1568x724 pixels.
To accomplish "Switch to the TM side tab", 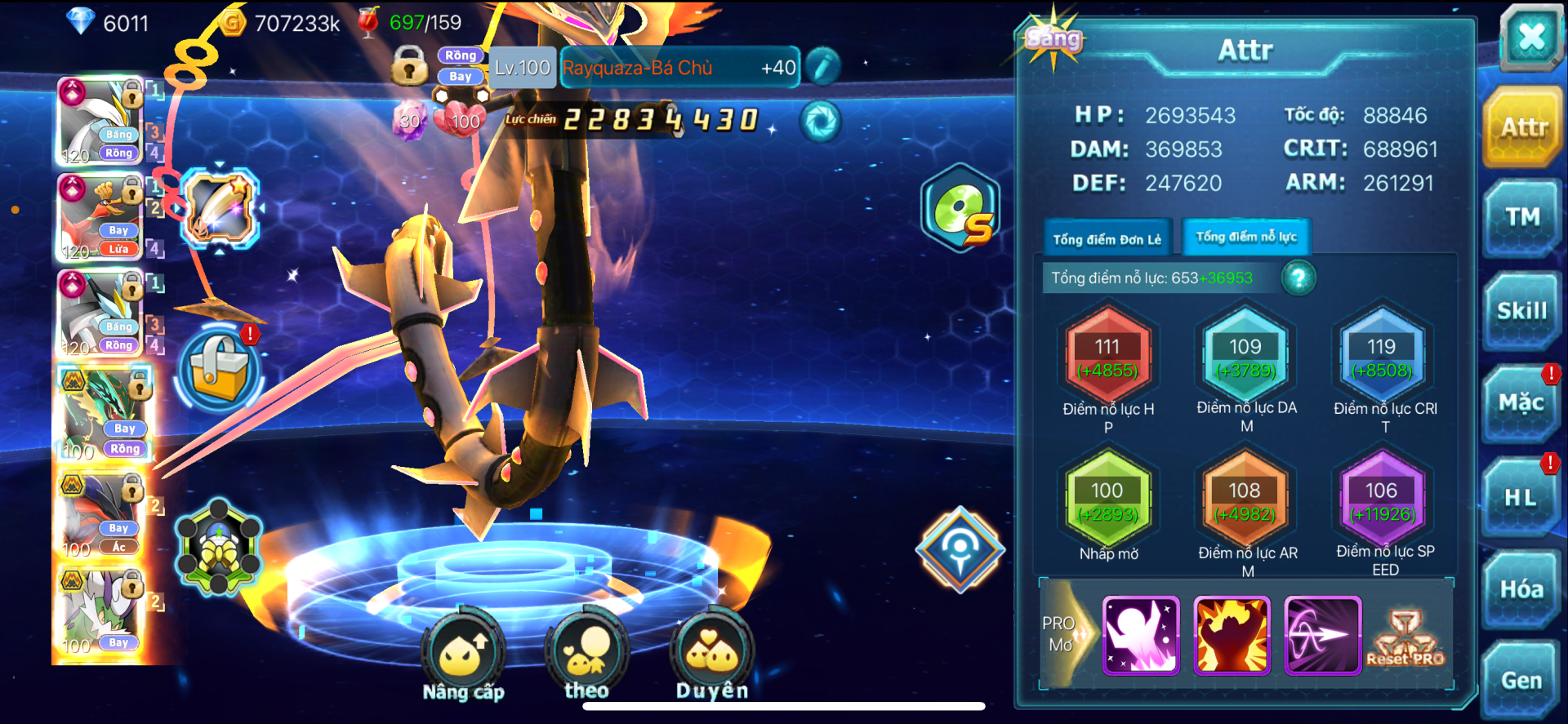I will (x=1522, y=217).
